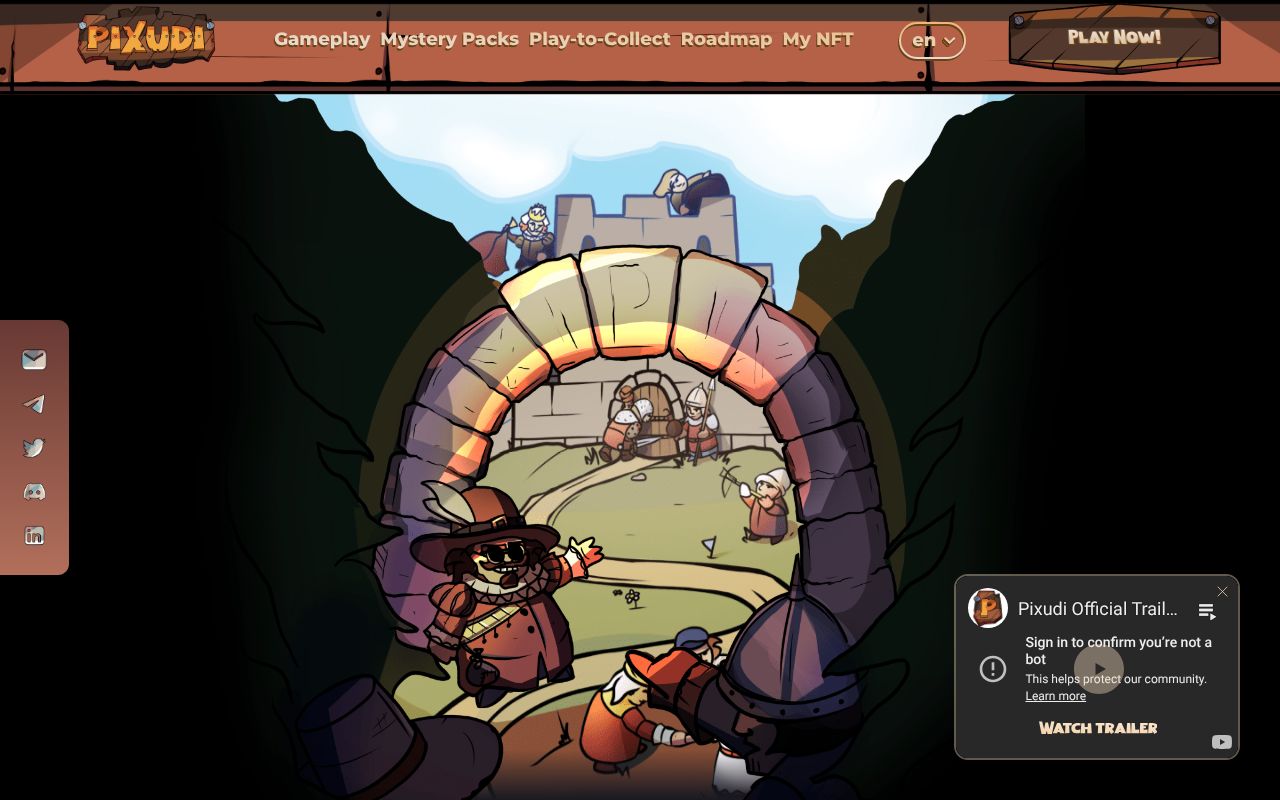The height and width of the screenshot is (800, 1280).
Task: Click the Watch Trailer label
Action: click(1098, 728)
